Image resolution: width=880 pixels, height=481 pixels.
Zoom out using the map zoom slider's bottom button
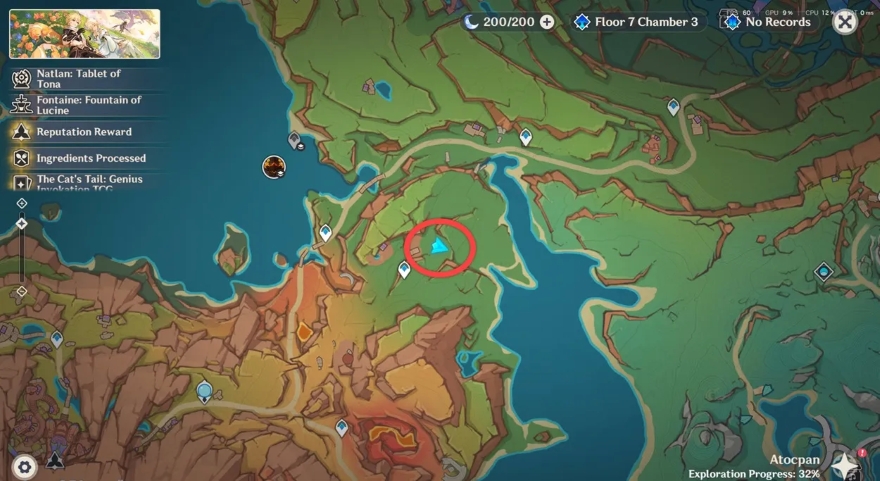click(x=22, y=291)
